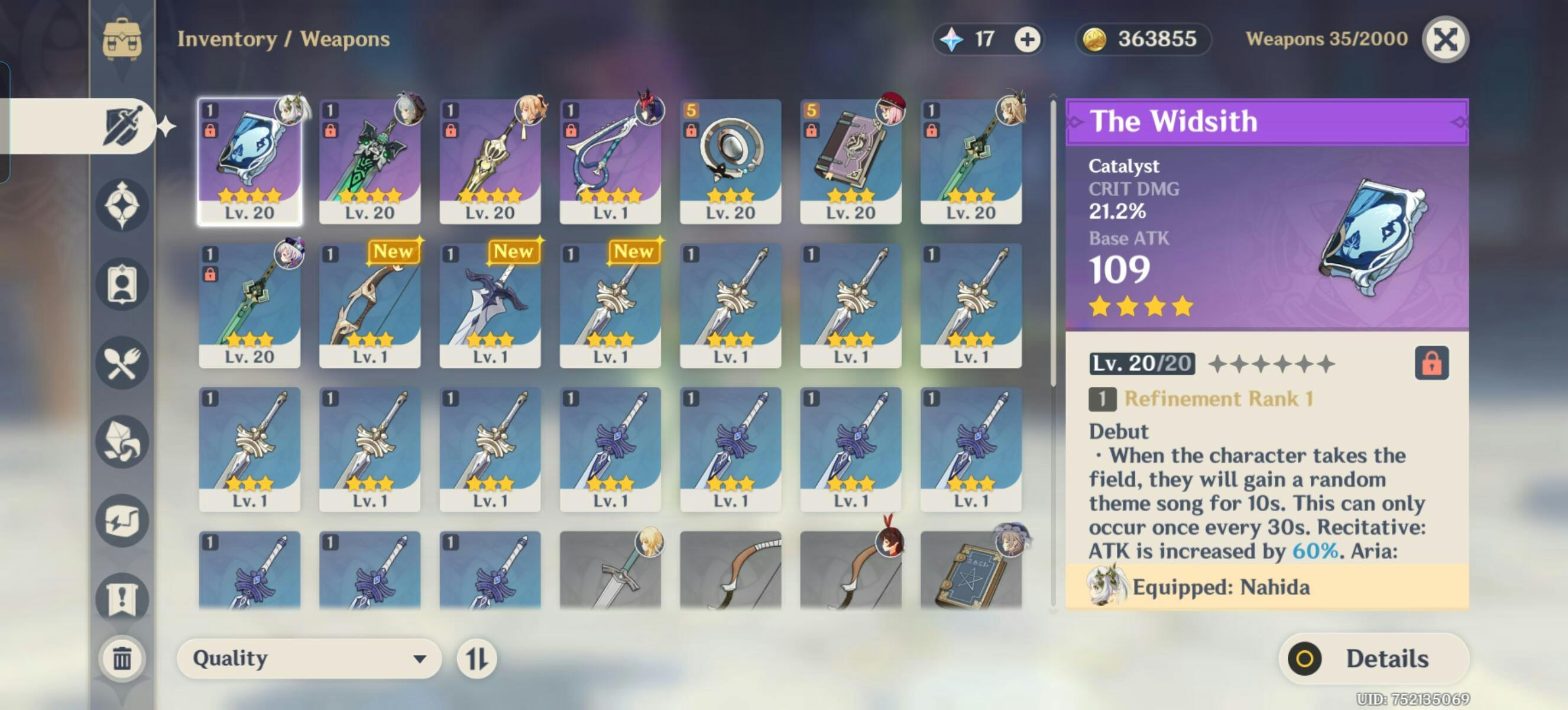
Task: Select the purple book catalyst slot
Action: pyautogui.click(x=850, y=162)
